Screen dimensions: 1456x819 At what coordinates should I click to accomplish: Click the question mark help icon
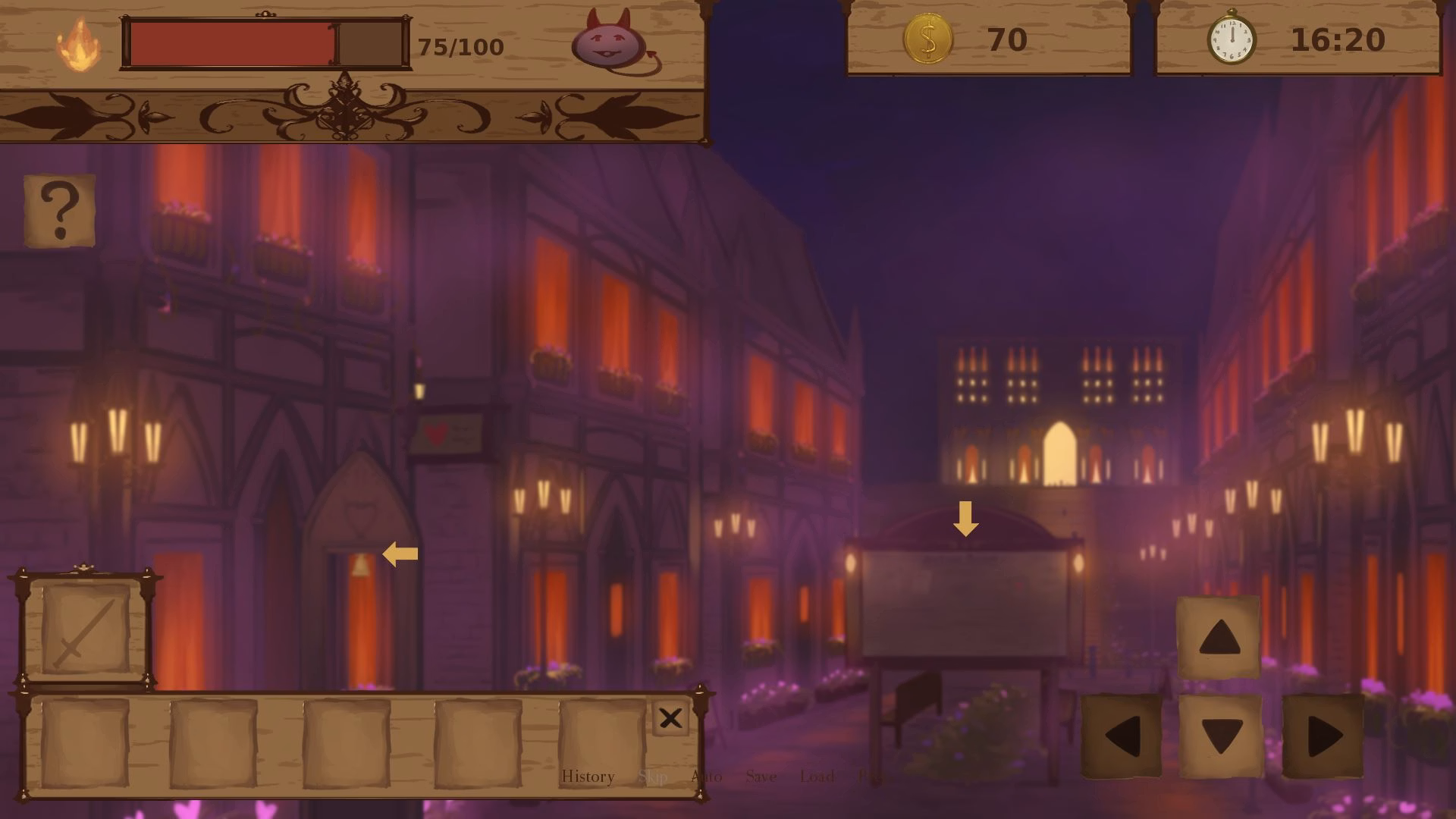[59, 210]
